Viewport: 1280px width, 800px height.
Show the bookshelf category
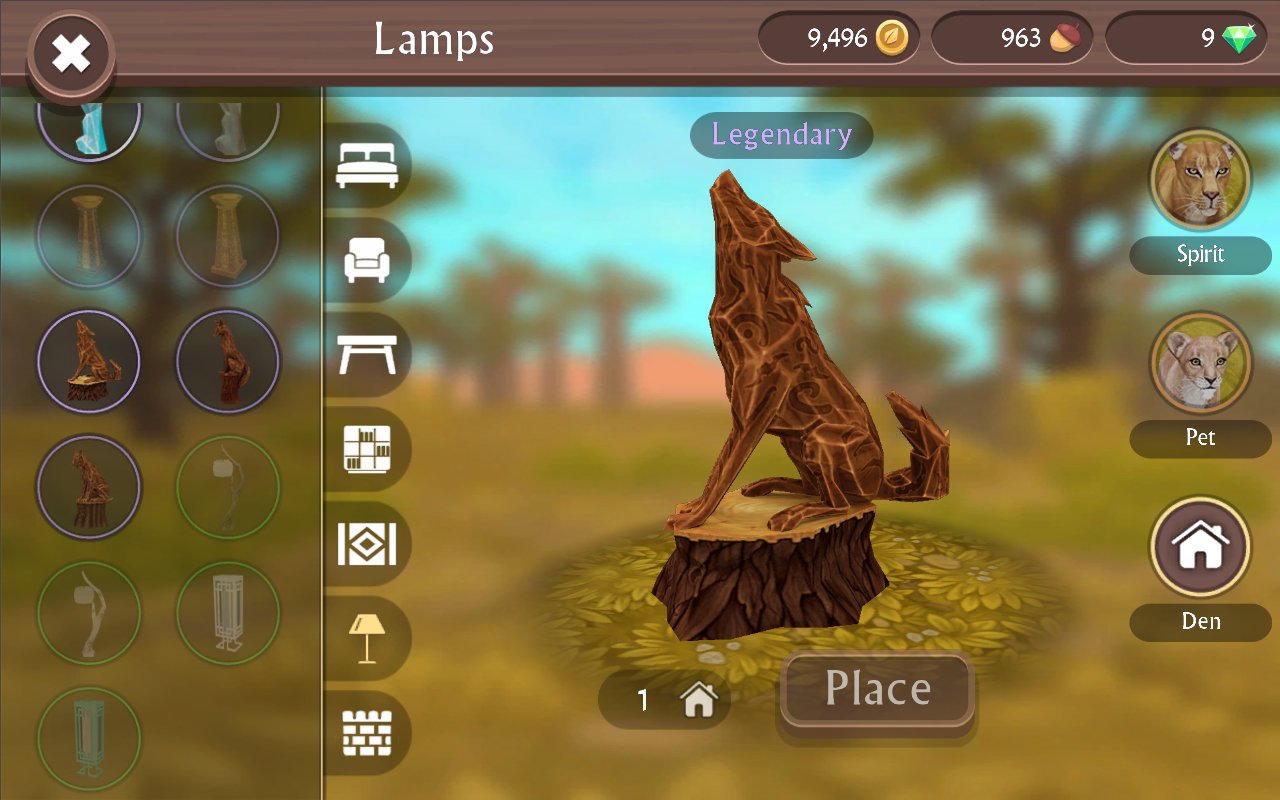coord(367,449)
